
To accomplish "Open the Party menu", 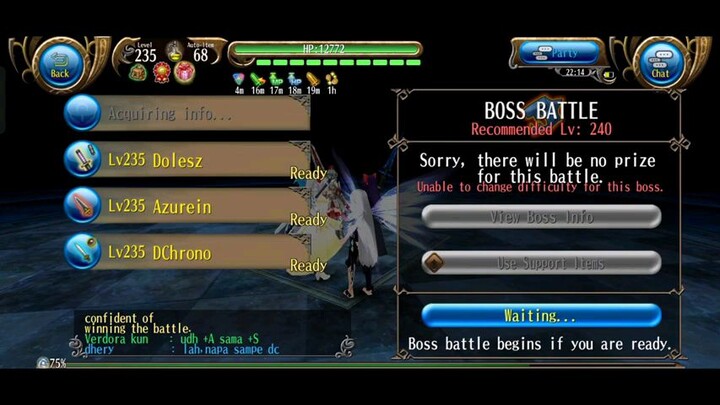I will tap(561, 53).
